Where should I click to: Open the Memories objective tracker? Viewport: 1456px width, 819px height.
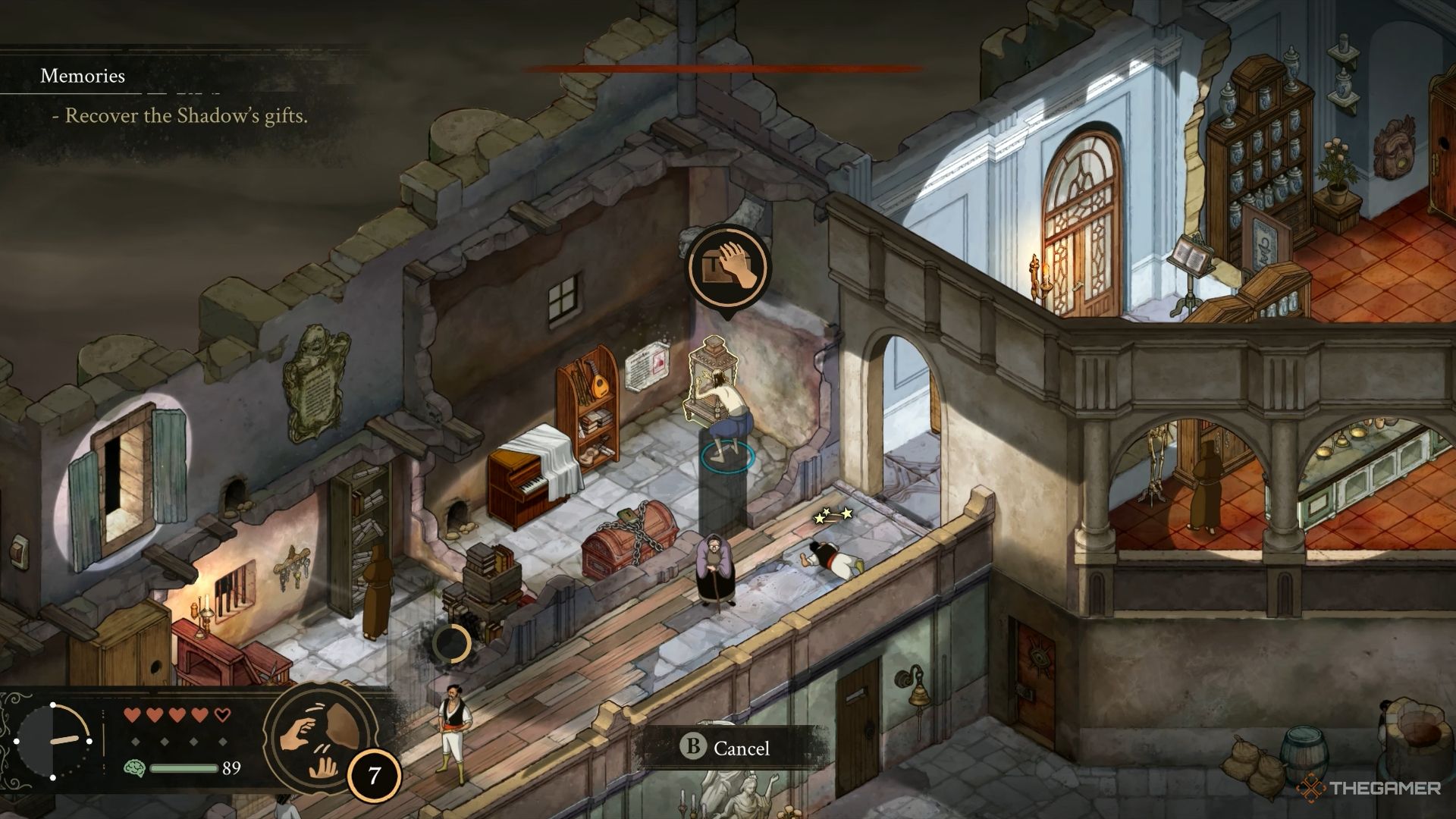coord(83,76)
